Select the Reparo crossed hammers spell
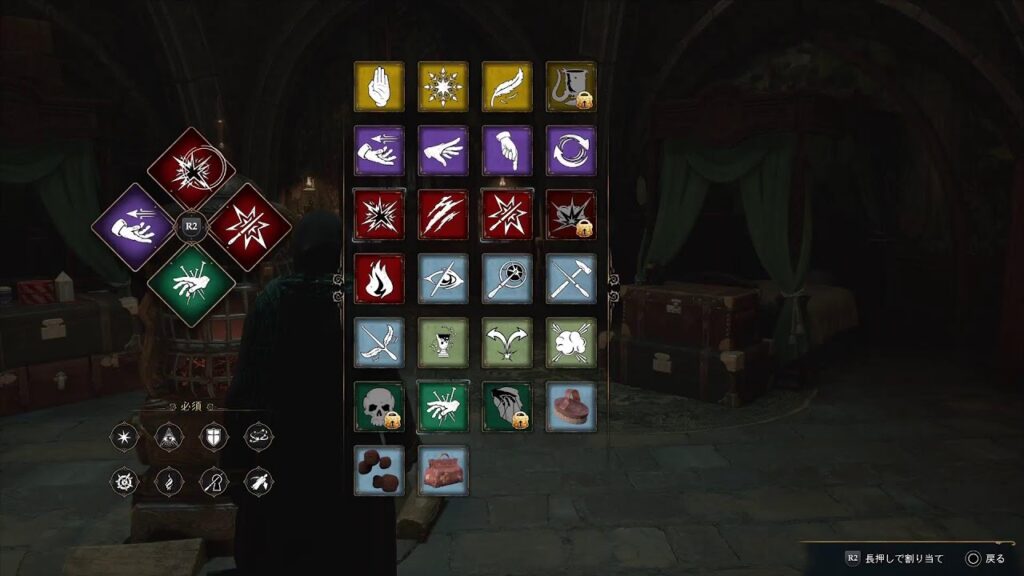The height and width of the screenshot is (576, 1024). pos(571,279)
